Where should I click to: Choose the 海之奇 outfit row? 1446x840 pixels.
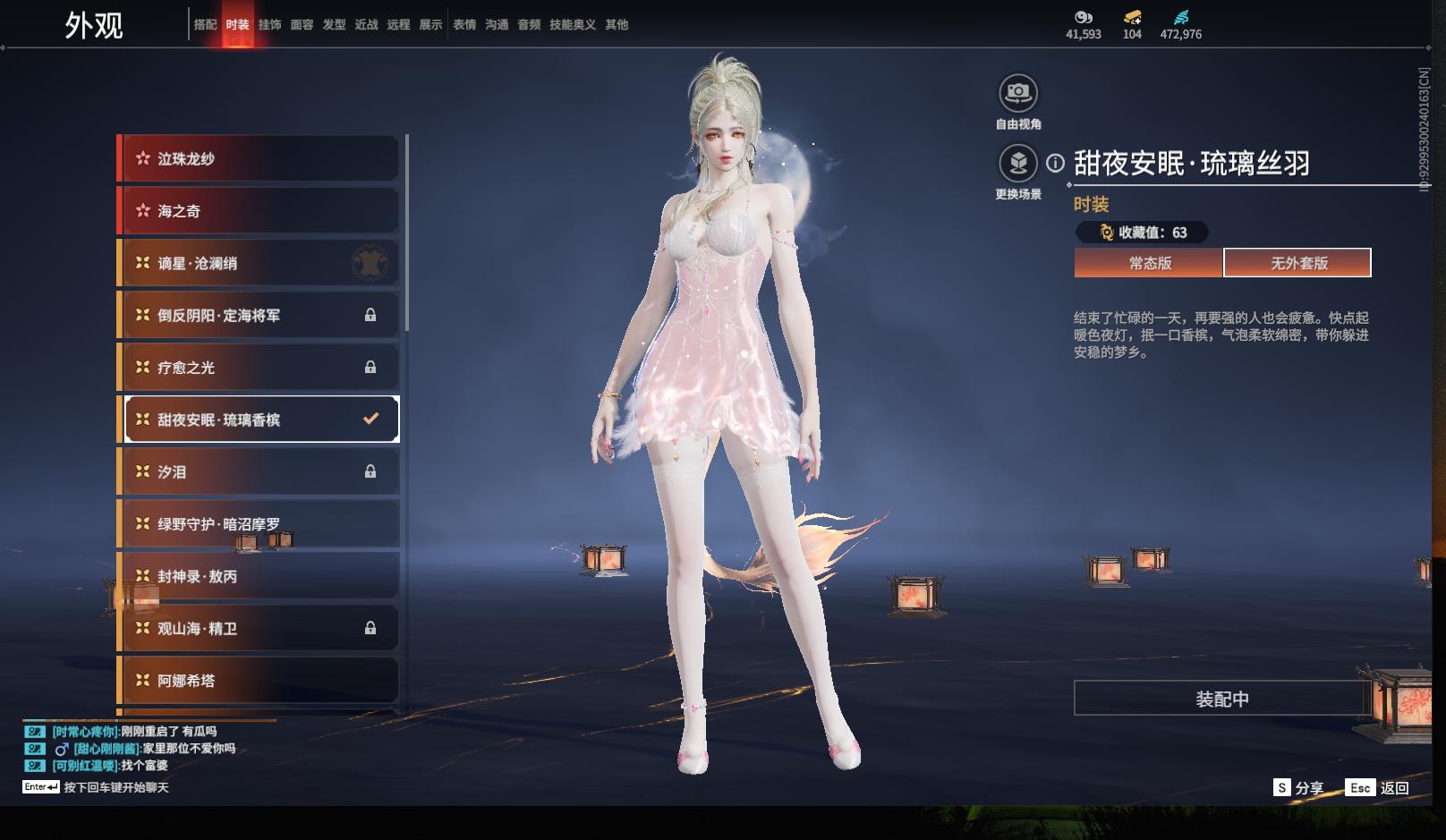tap(259, 211)
